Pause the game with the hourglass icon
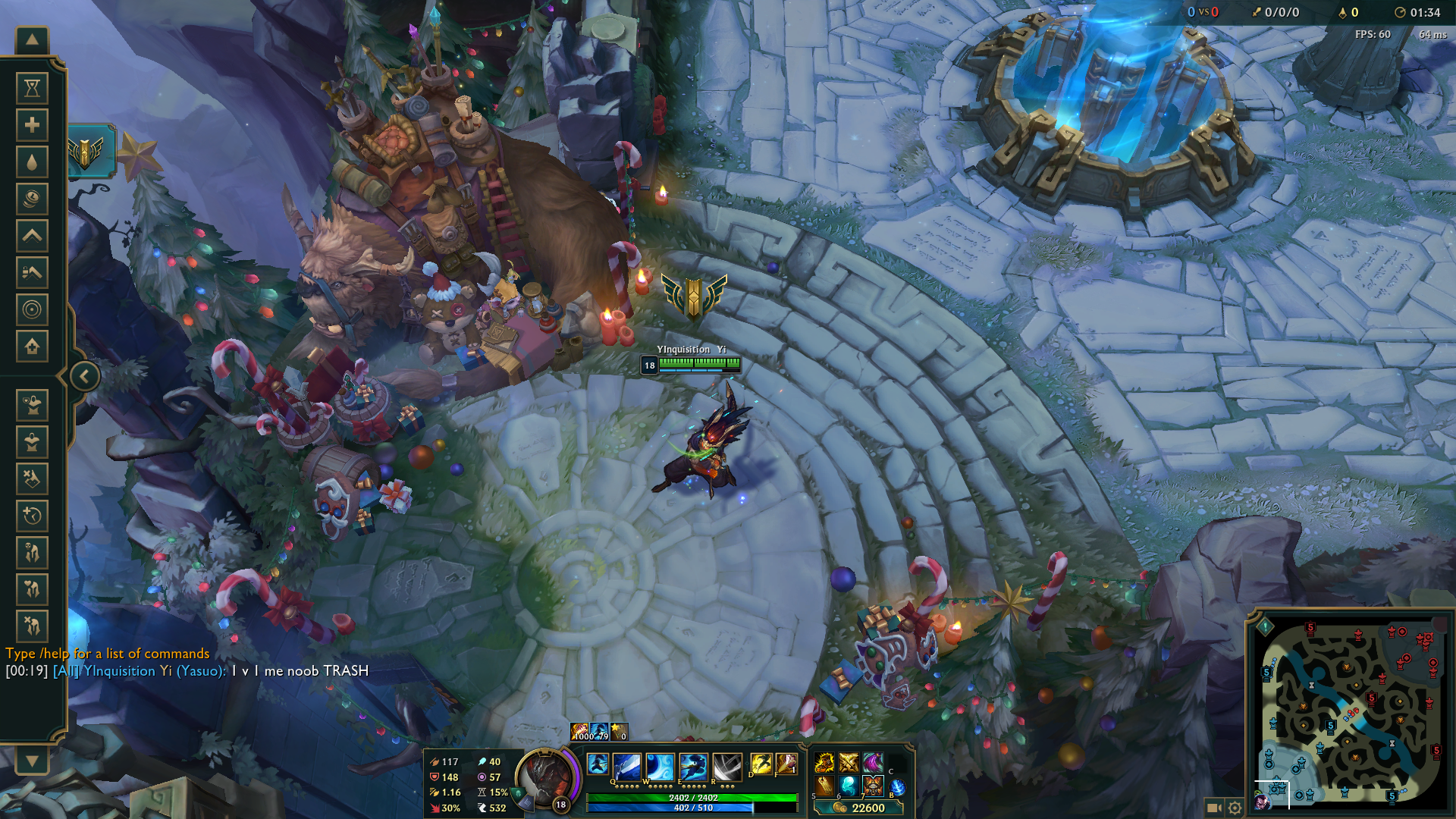The height and width of the screenshot is (819, 1456). pyautogui.click(x=32, y=89)
